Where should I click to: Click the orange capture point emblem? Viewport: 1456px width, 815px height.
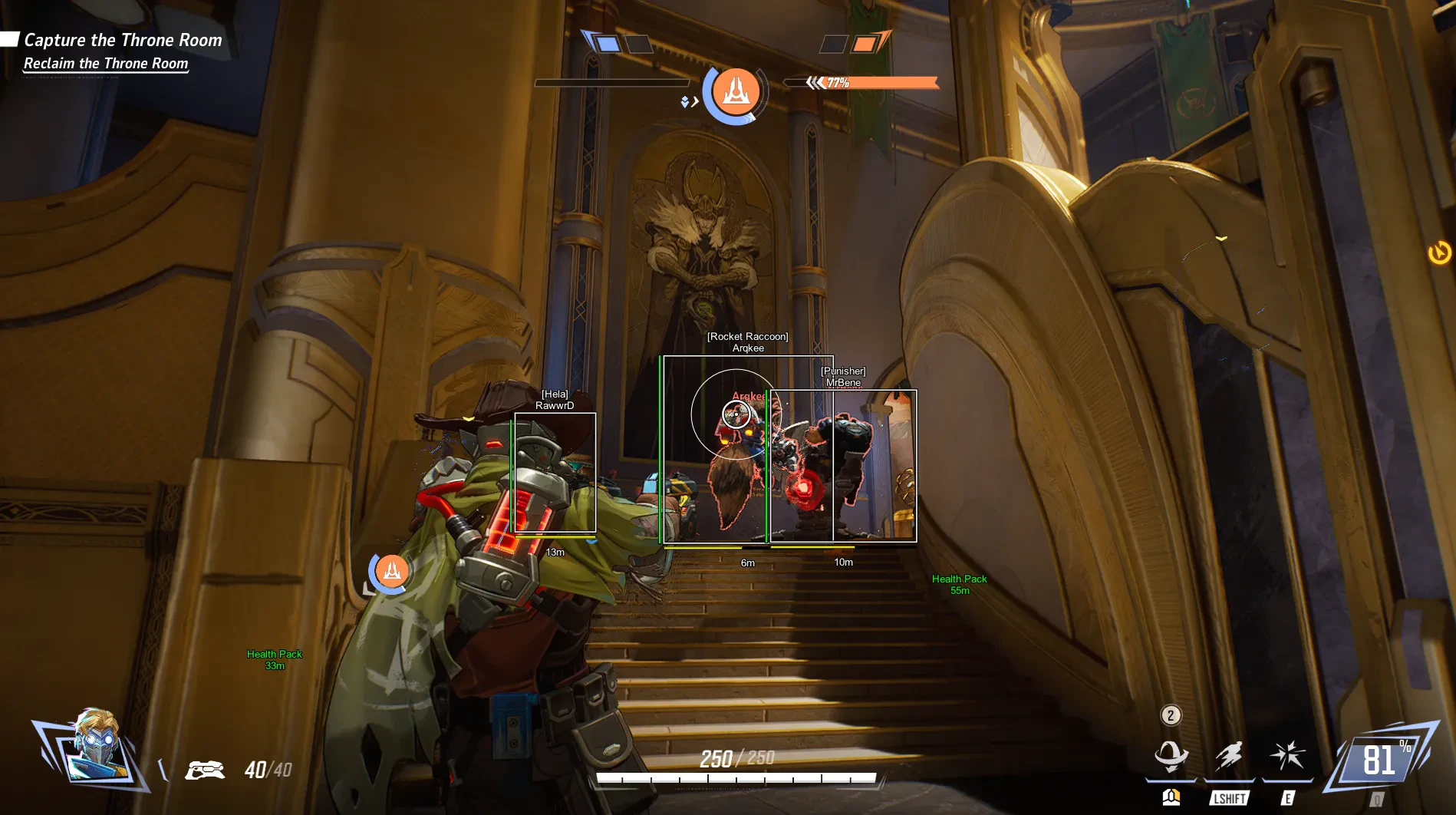736,91
